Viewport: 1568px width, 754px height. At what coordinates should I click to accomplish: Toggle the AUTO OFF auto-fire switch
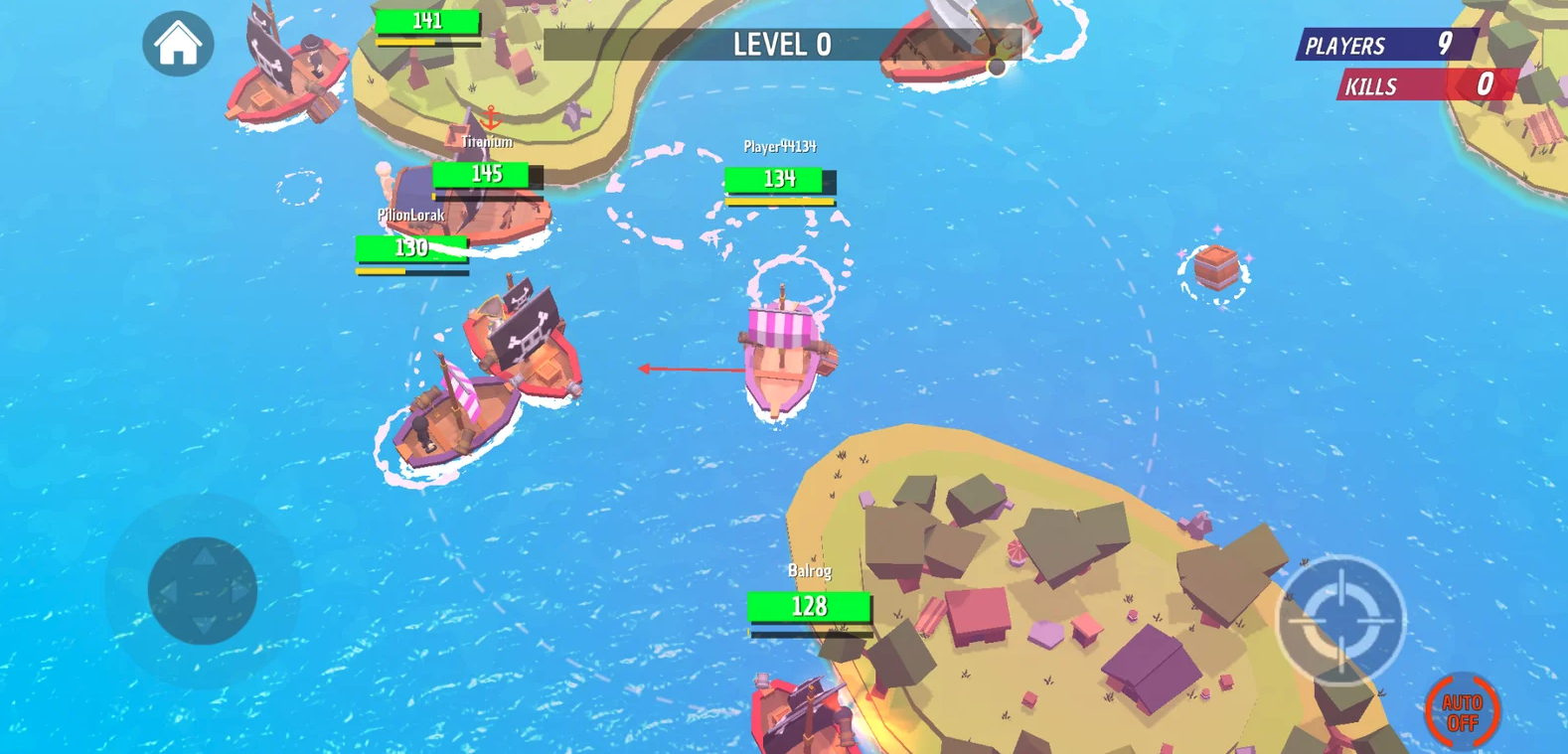(x=1462, y=711)
